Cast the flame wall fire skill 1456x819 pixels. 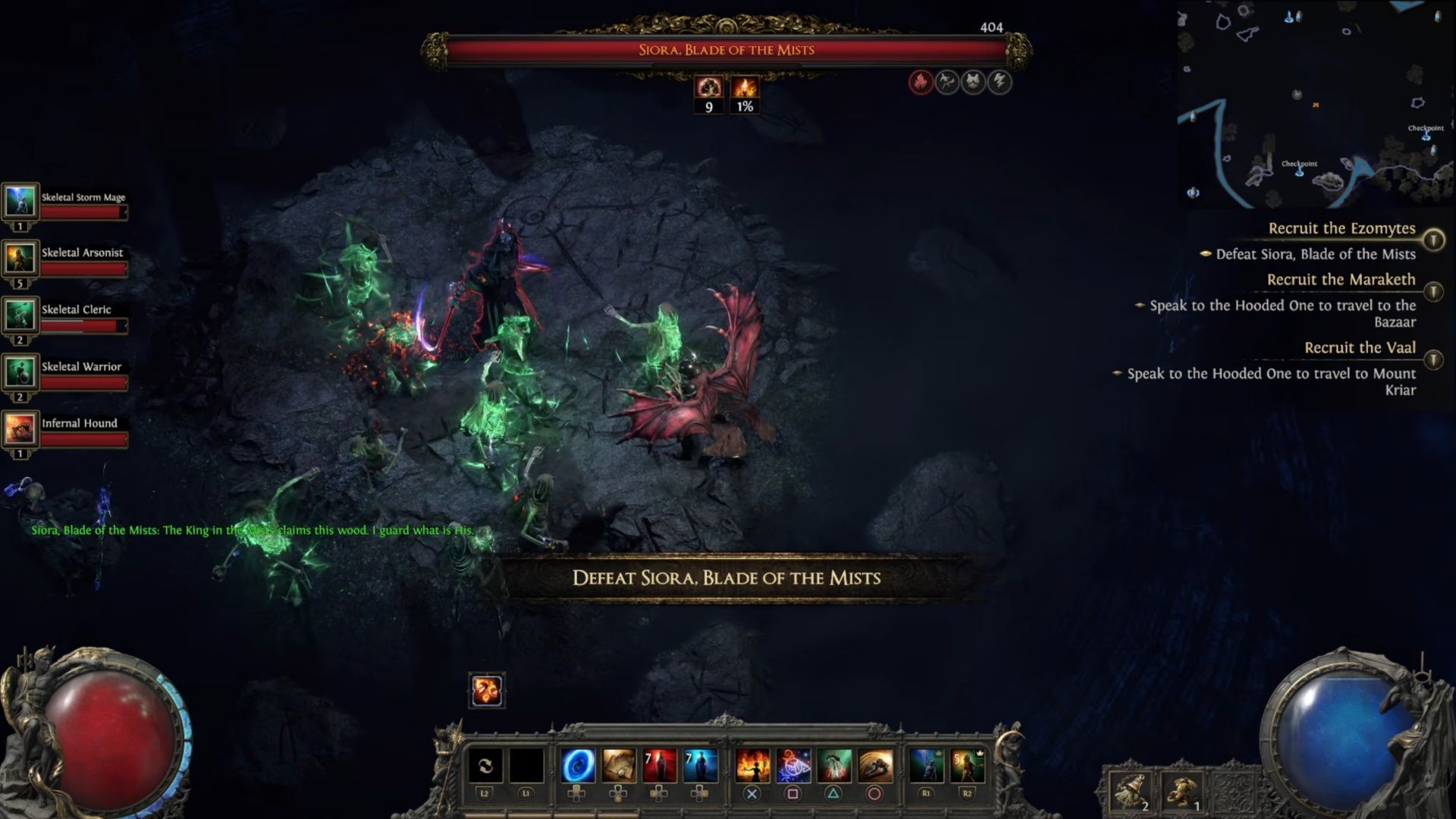[x=752, y=766]
